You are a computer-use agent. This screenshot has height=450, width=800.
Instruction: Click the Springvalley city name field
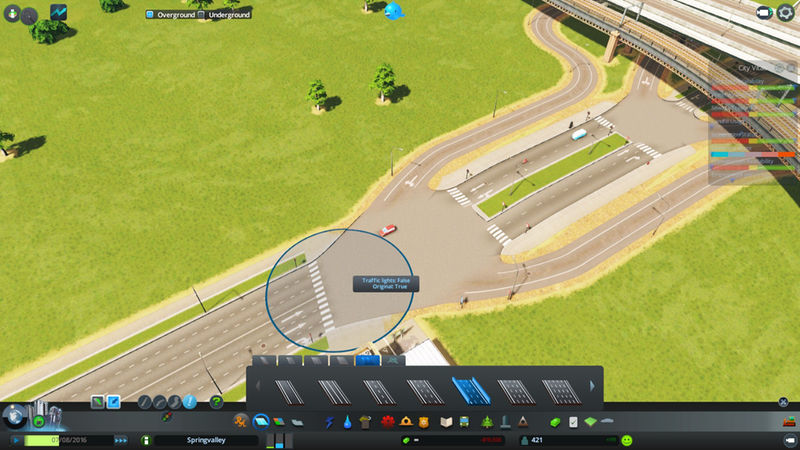pyautogui.click(x=205, y=440)
